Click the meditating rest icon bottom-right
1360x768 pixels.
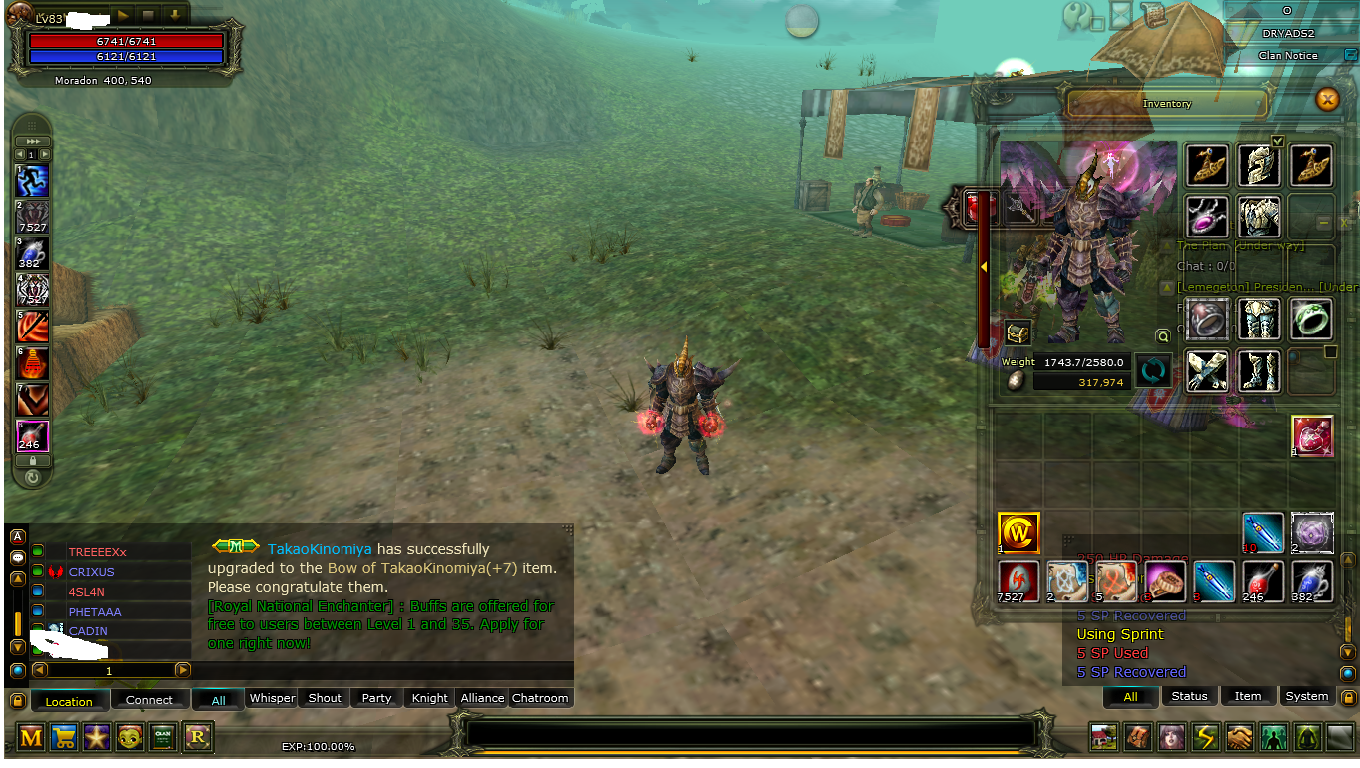click(1306, 736)
